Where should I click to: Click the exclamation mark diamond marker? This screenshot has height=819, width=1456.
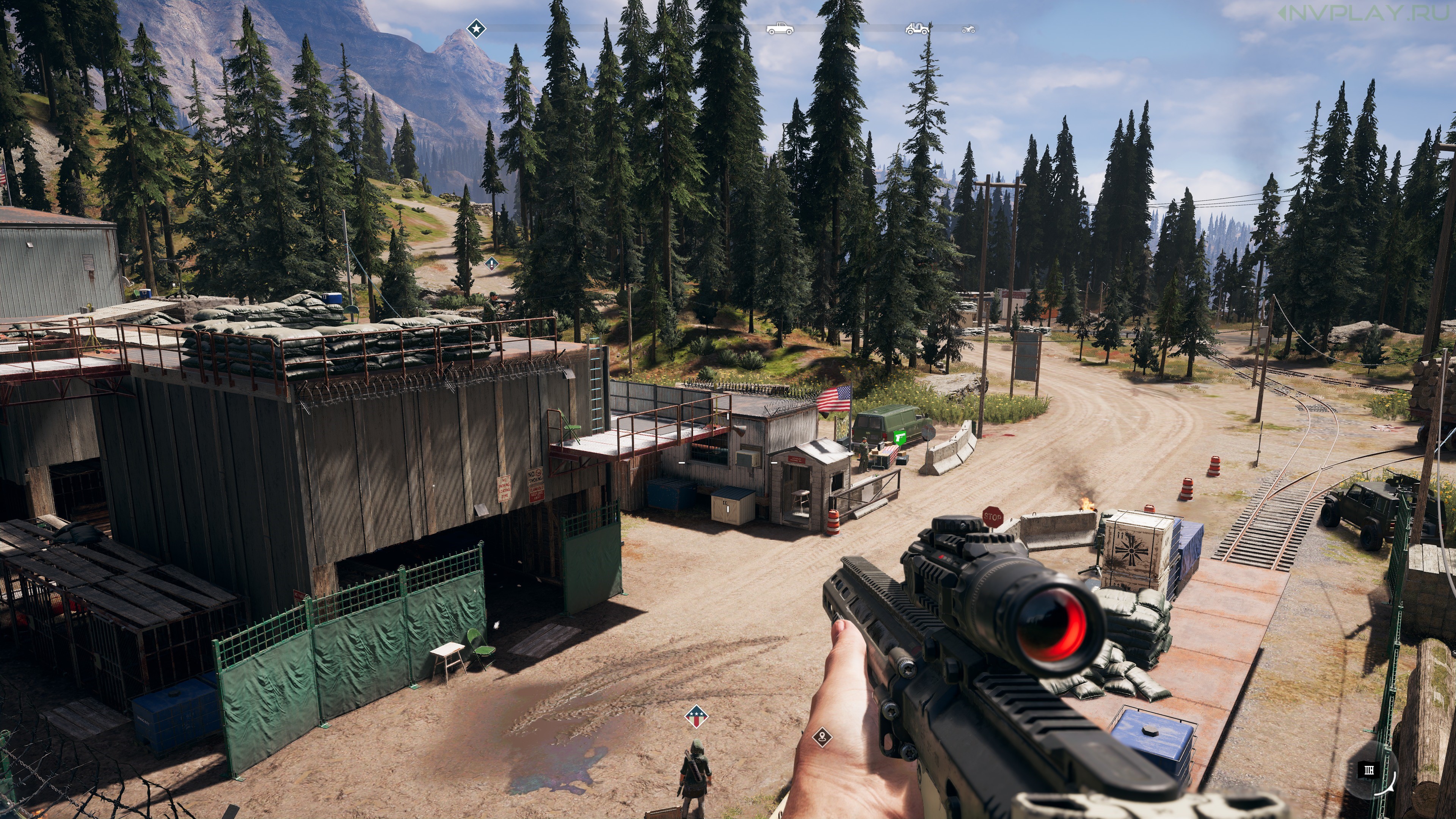[492, 264]
